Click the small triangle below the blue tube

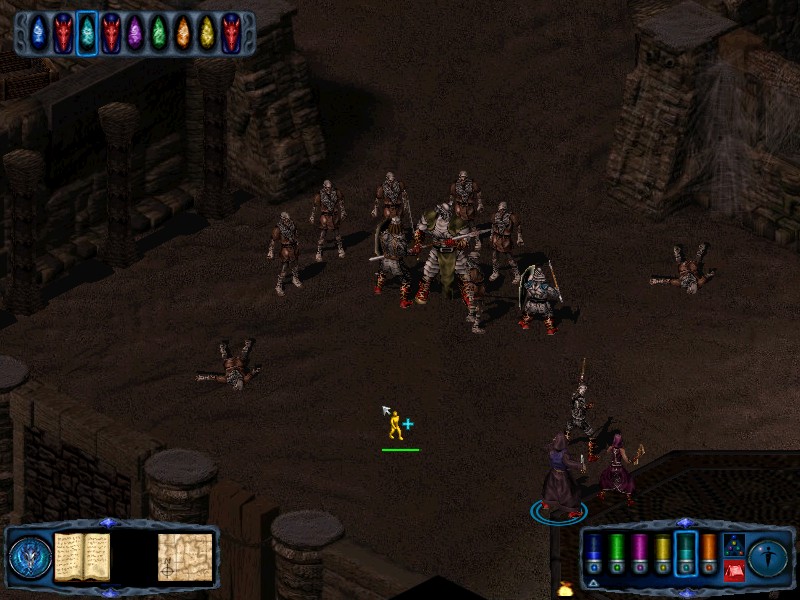click(594, 582)
